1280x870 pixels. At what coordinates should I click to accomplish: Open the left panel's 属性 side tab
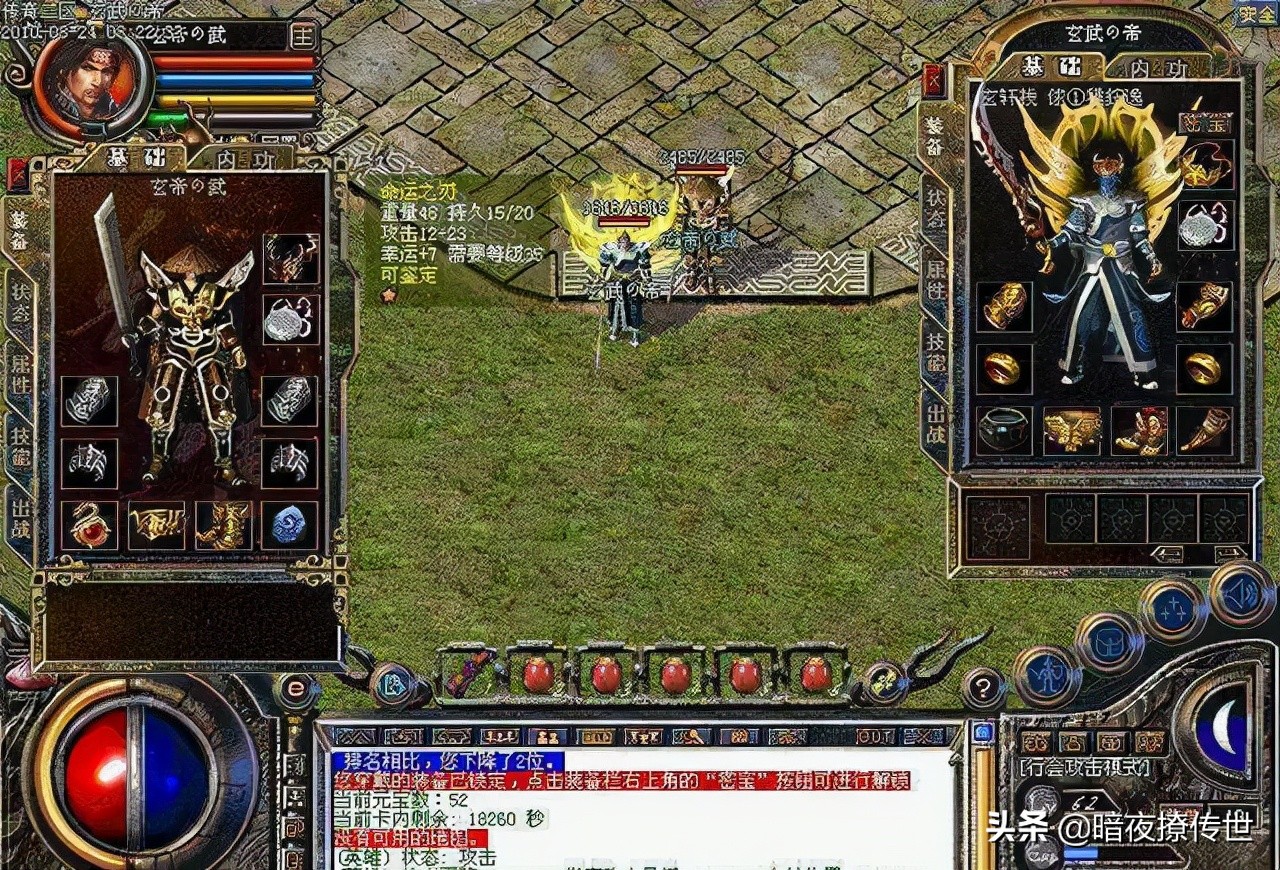tap(19, 369)
